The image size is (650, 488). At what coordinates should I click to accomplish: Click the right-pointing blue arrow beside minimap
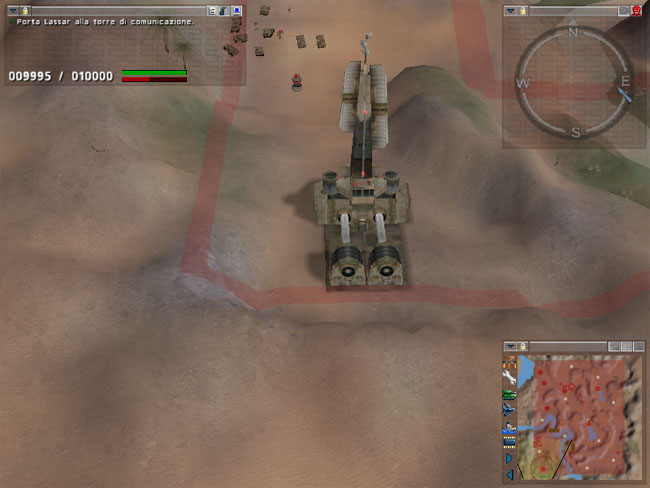(x=510, y=457)
